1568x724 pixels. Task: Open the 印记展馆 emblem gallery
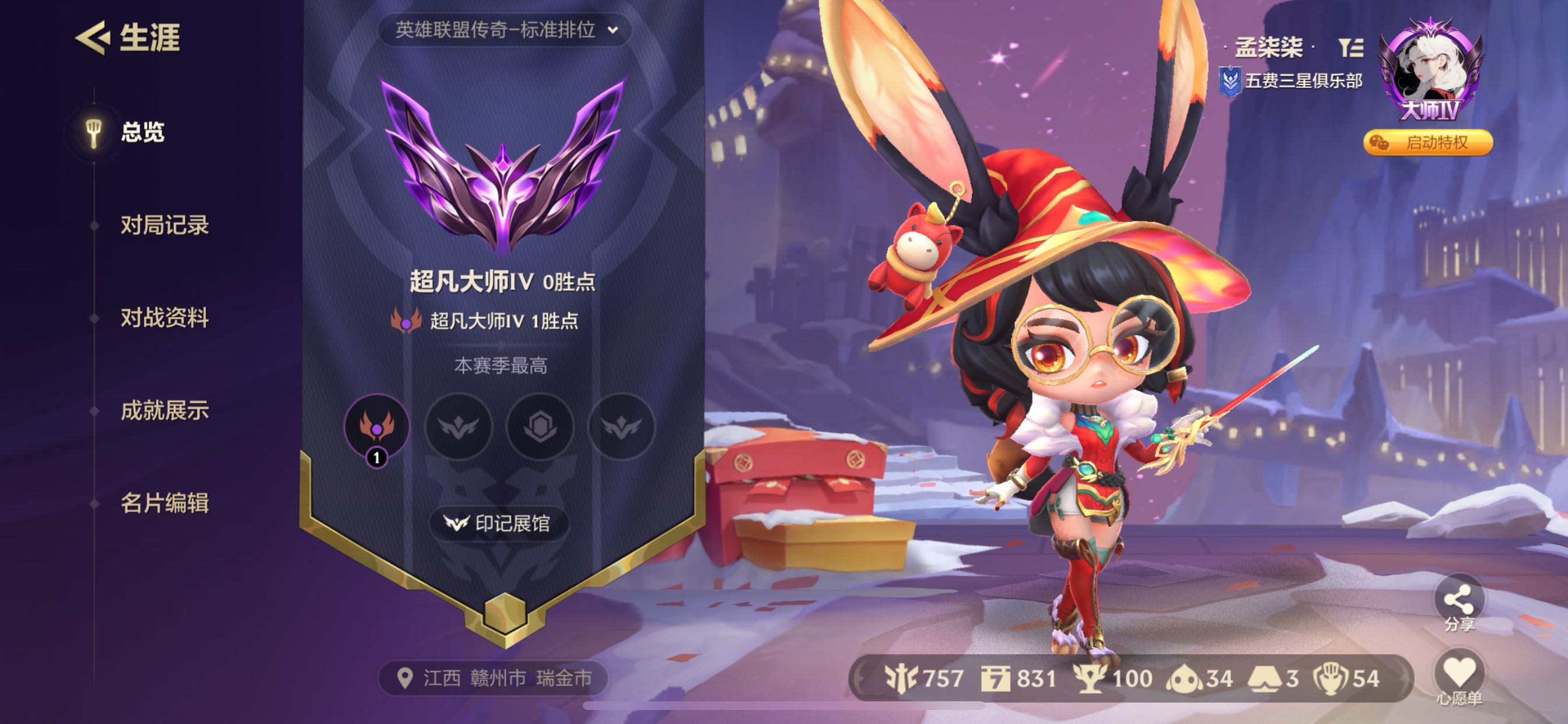click(498, 523)
